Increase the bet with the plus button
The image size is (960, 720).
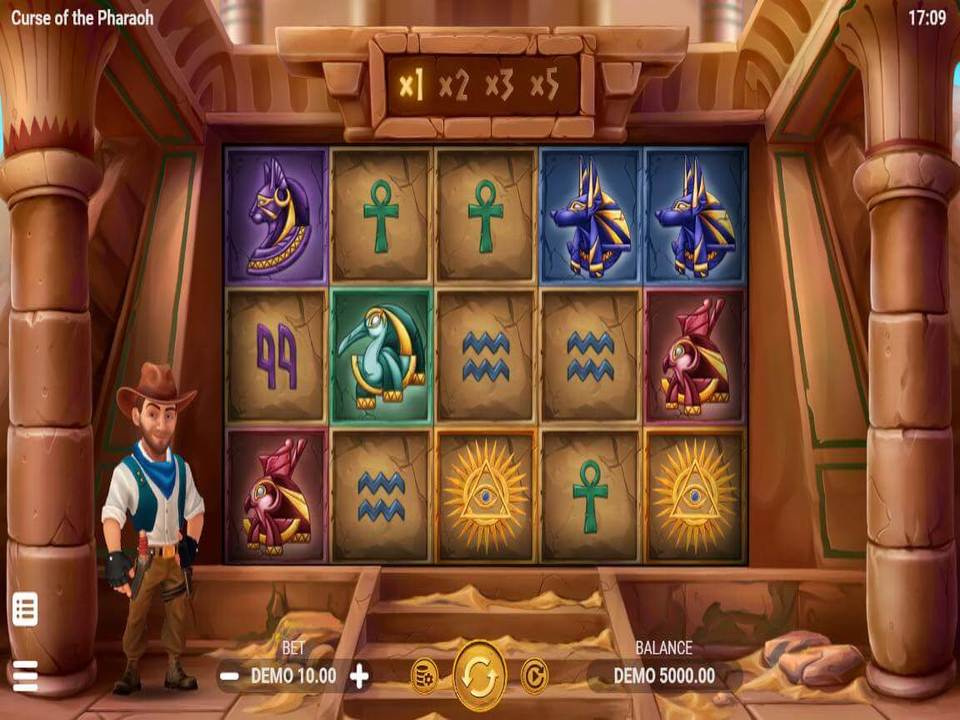coord(359,676)
